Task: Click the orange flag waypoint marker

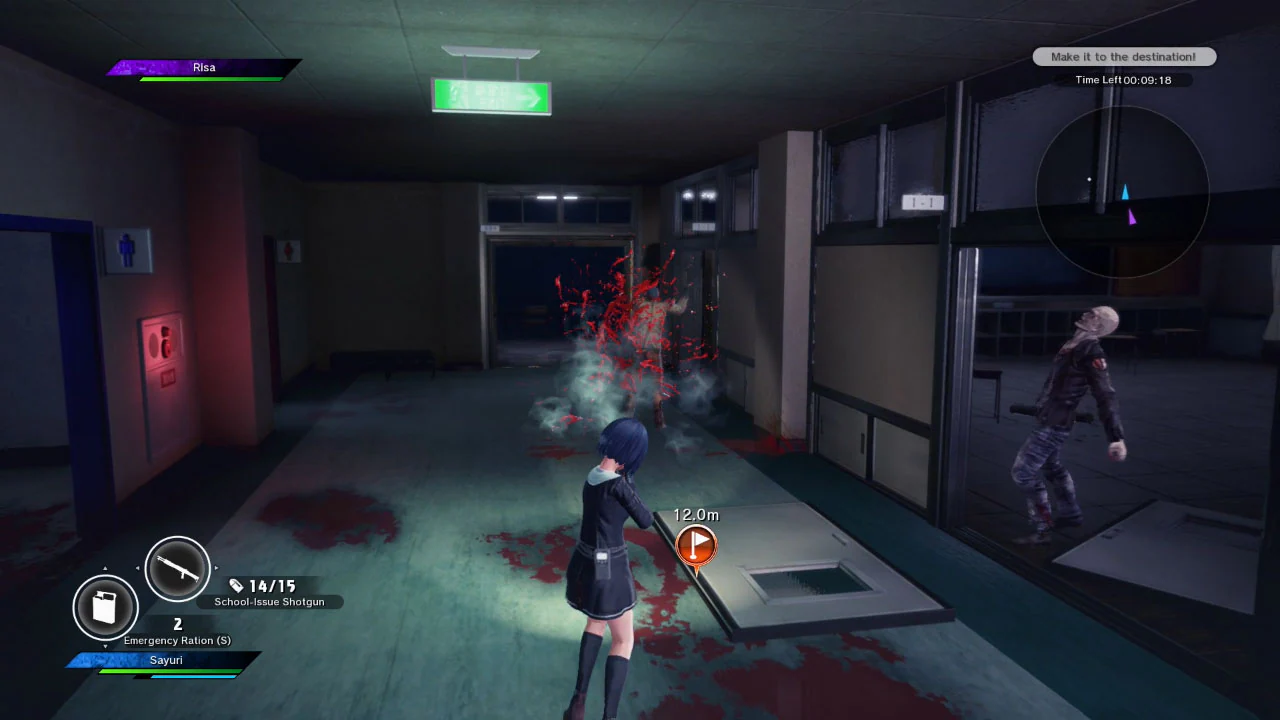Action: 696,545
